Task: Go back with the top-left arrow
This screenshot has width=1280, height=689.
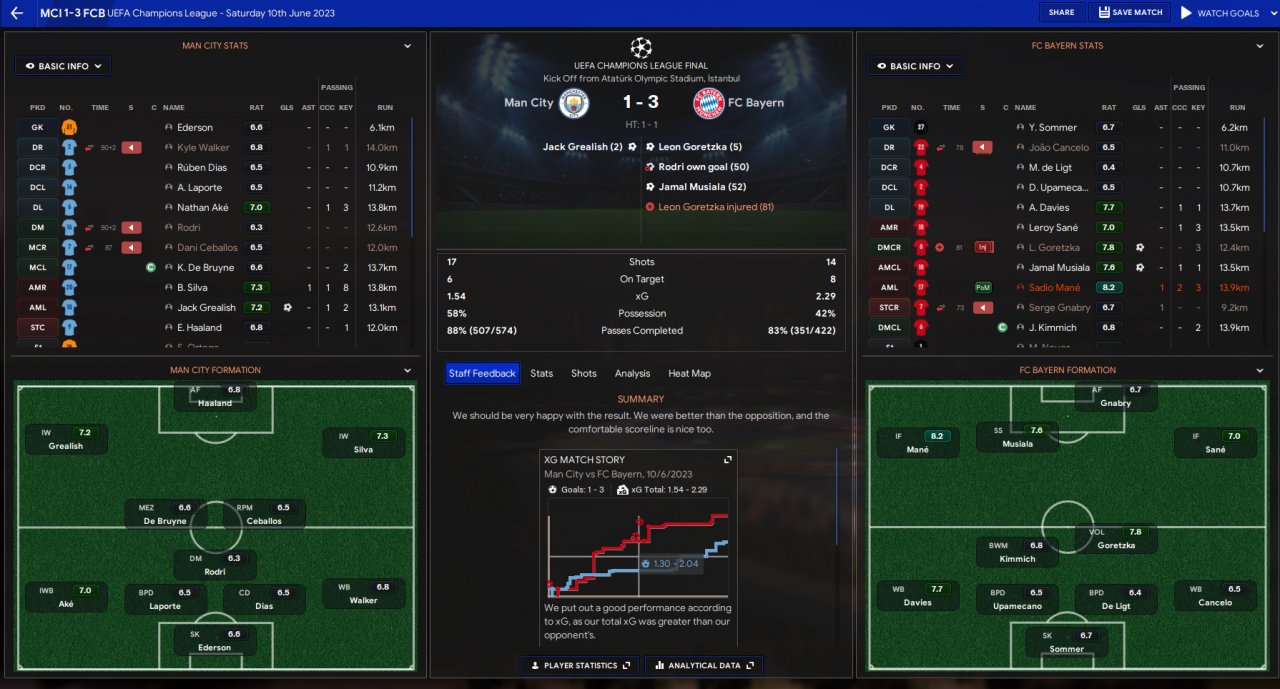Action: [x=17, y=13]
